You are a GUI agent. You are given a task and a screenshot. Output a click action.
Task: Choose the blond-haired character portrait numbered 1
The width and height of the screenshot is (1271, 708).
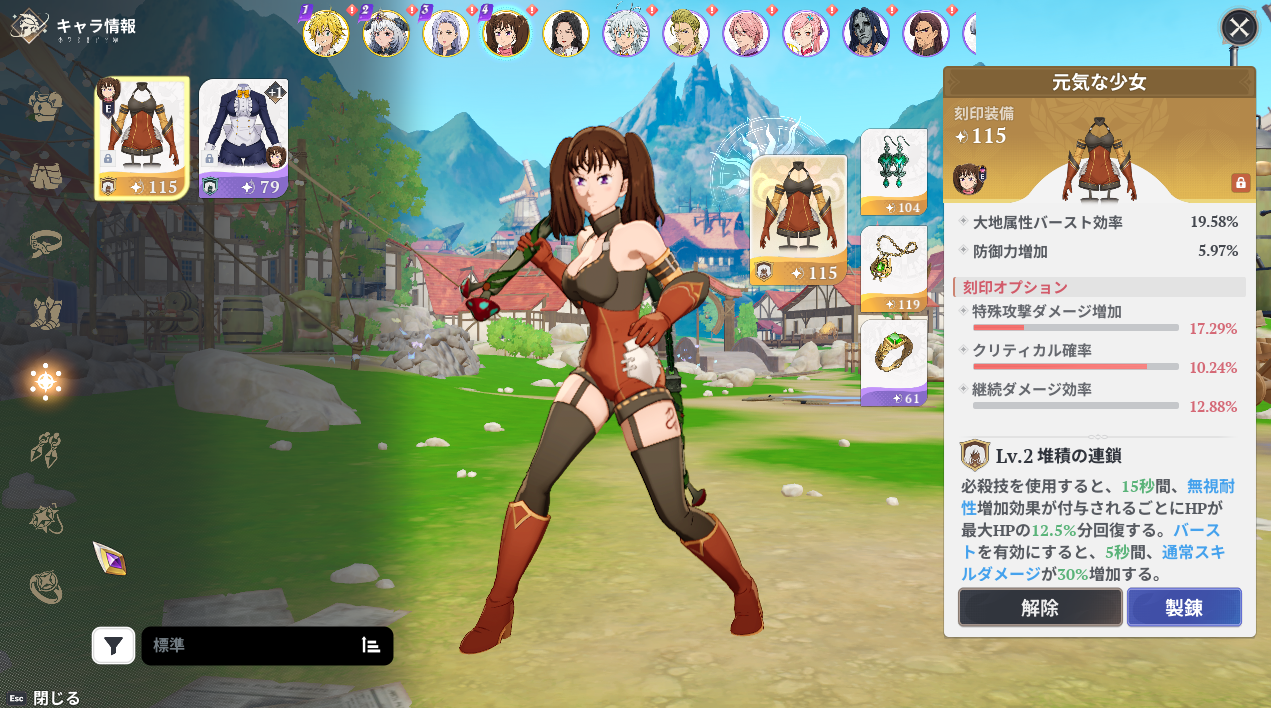coord(326,33)
